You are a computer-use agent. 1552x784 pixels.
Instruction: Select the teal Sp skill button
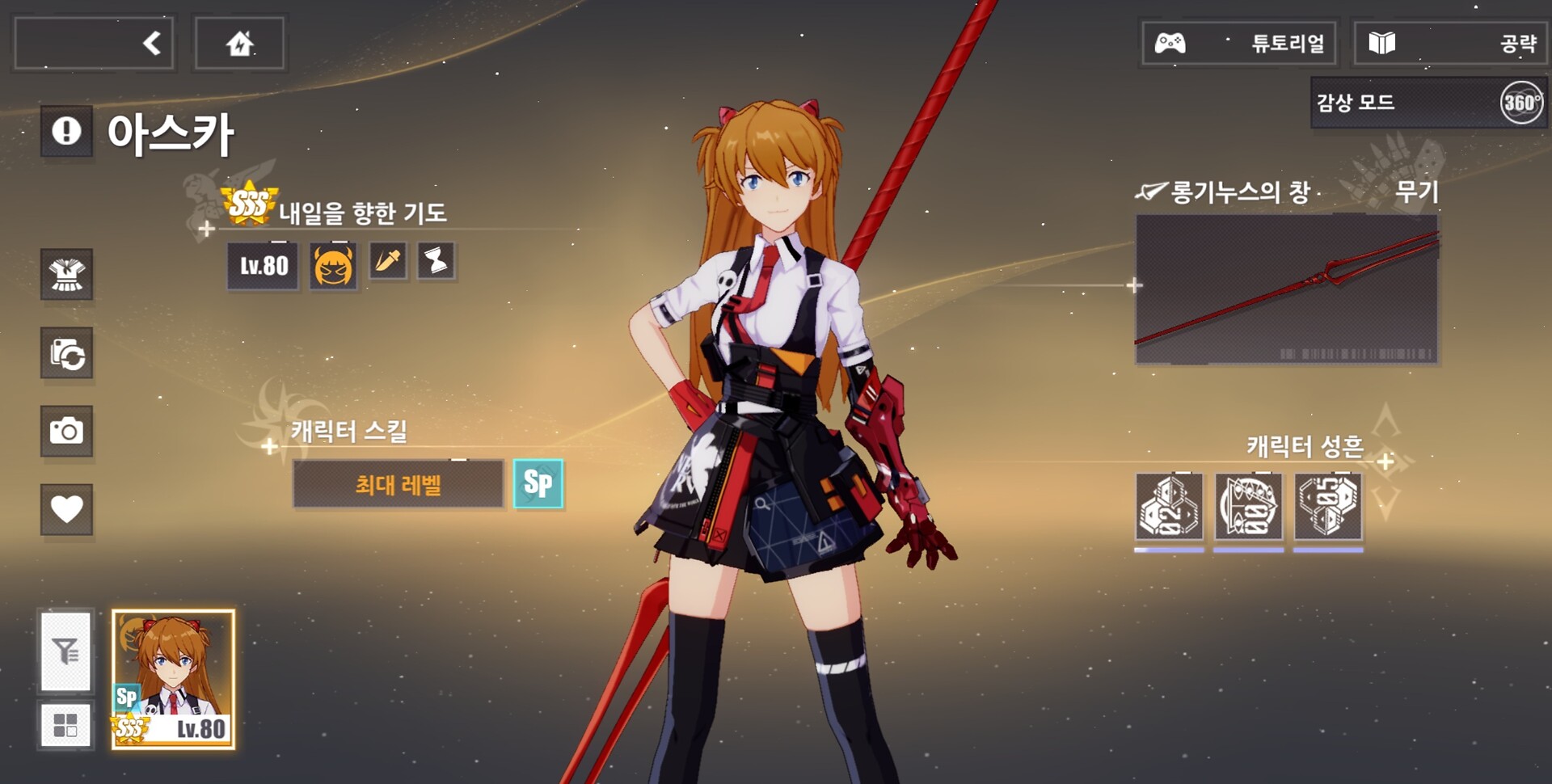(x=538, y=484)
